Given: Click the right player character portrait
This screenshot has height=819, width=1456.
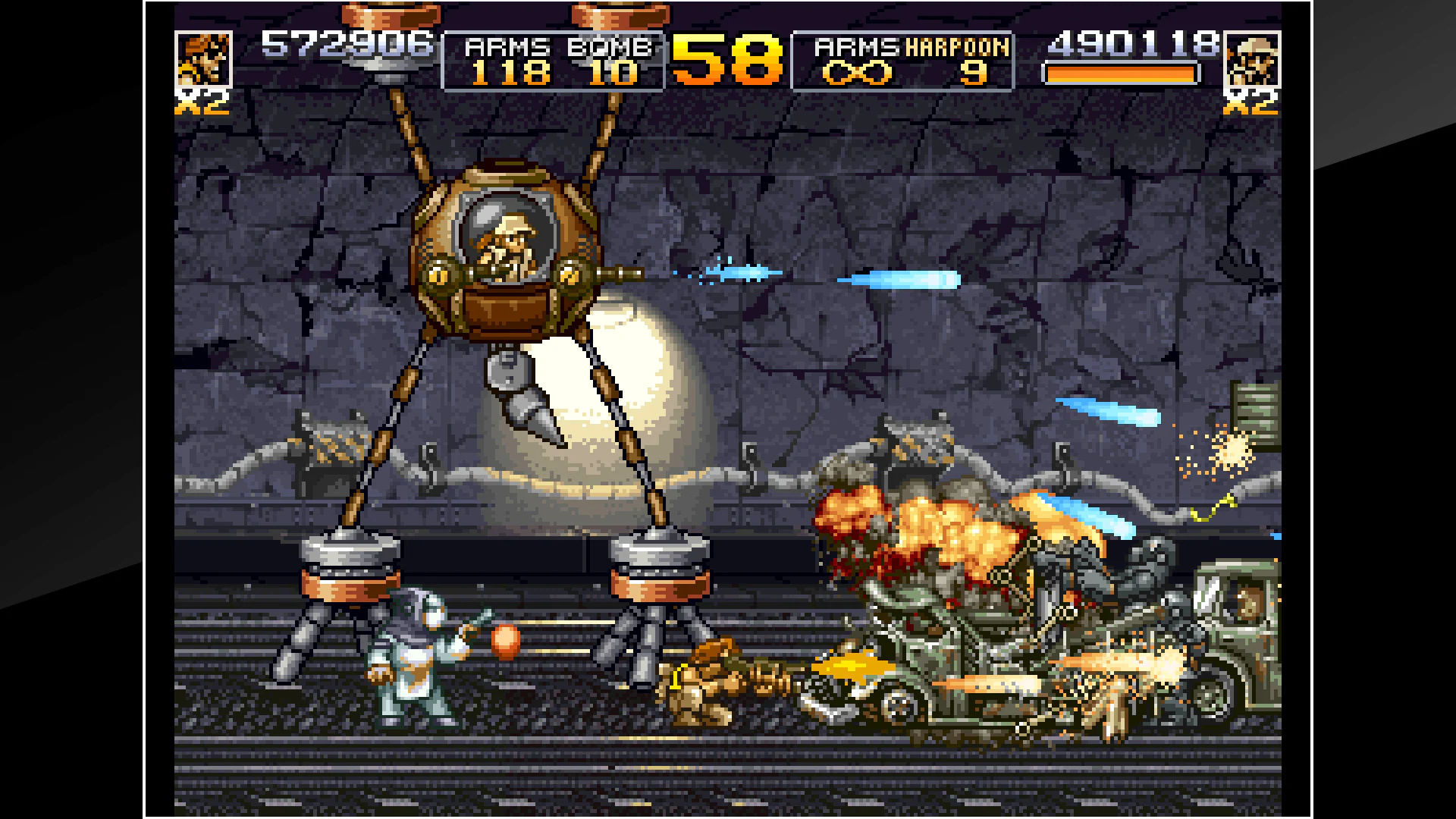Looking at the screenshot, I should coord(1252,59).
